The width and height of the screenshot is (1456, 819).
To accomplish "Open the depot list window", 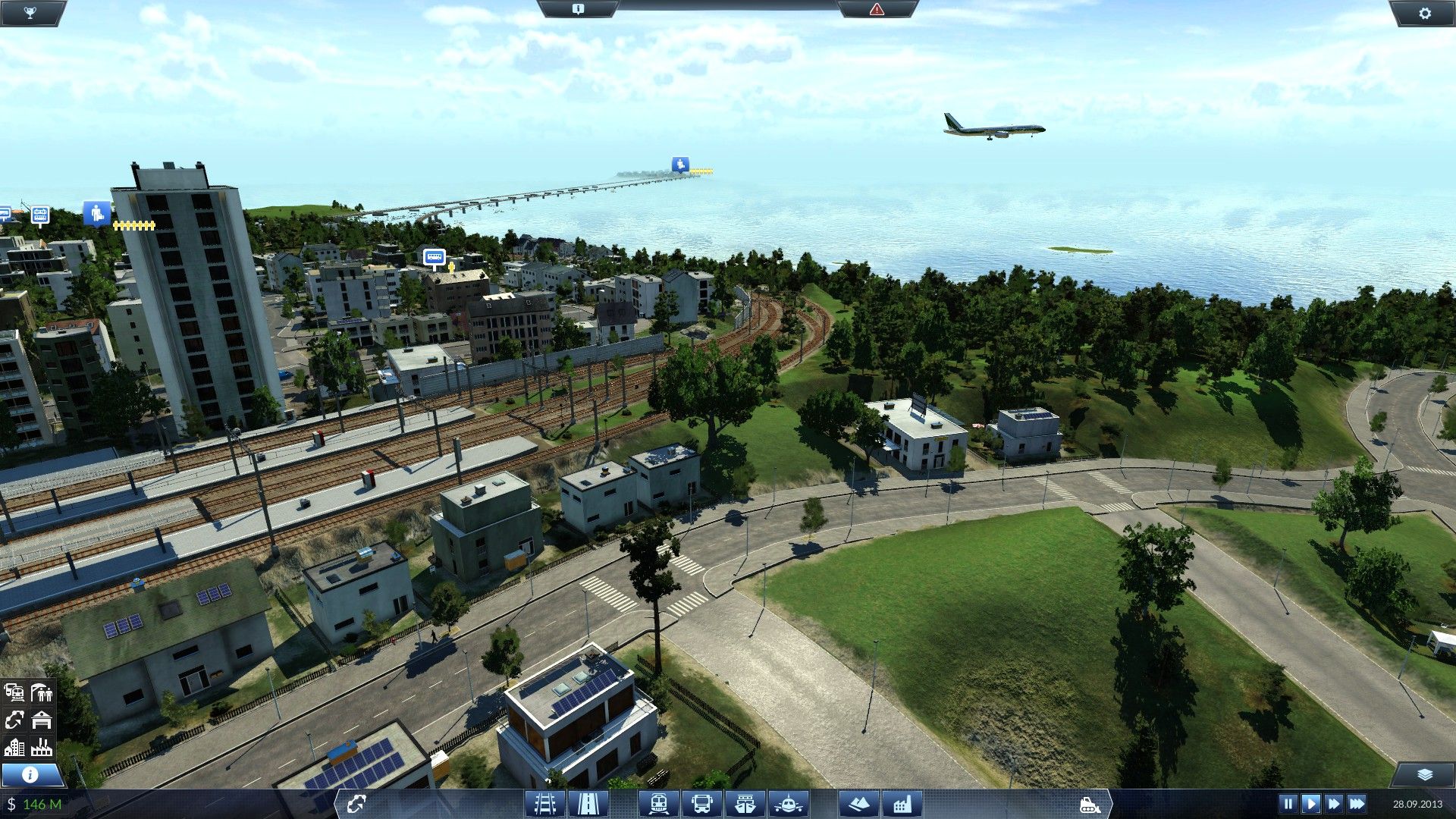I will click(x=42, y=720).
